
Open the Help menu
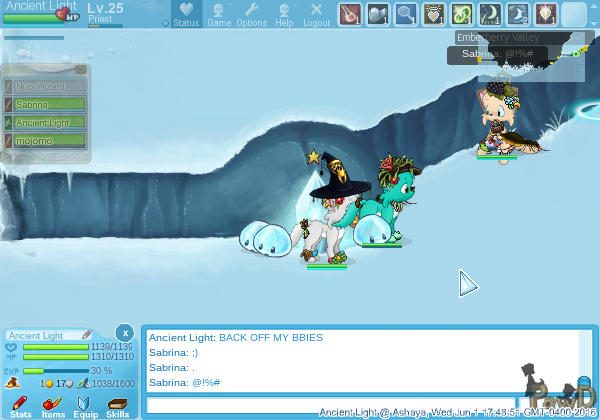tap(284, 14)
